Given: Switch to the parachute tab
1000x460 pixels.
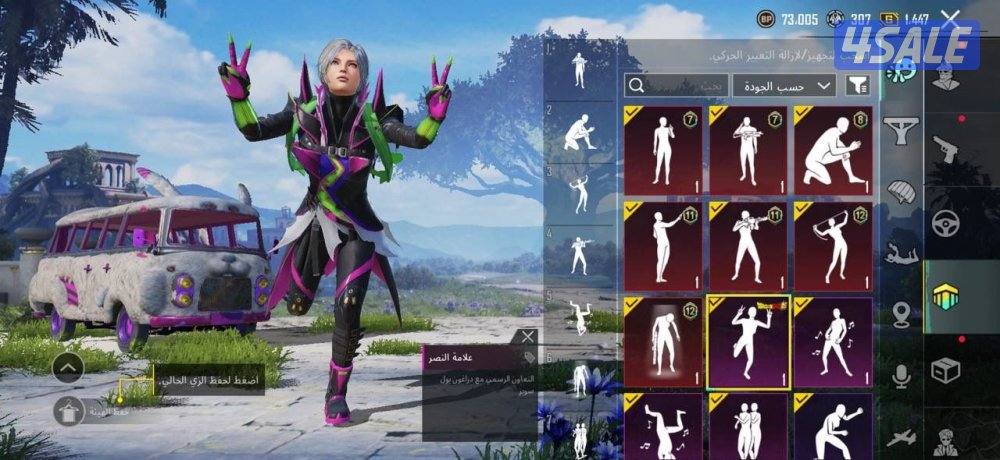Looking at the screenshot, I should click(903, 192).
